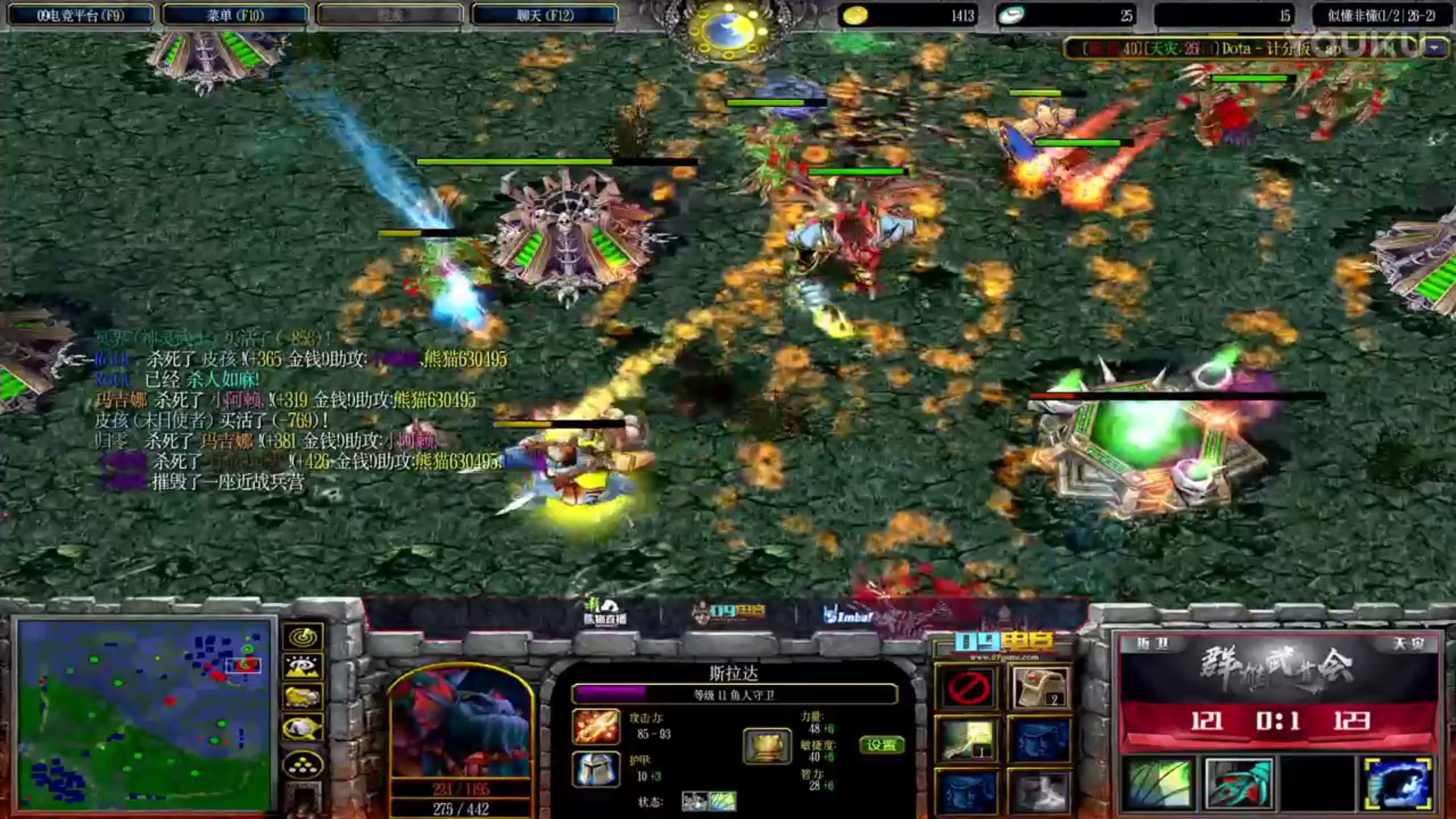Activate the green slash ability
1456x819 pixels.
click(x=1159, y=783)
